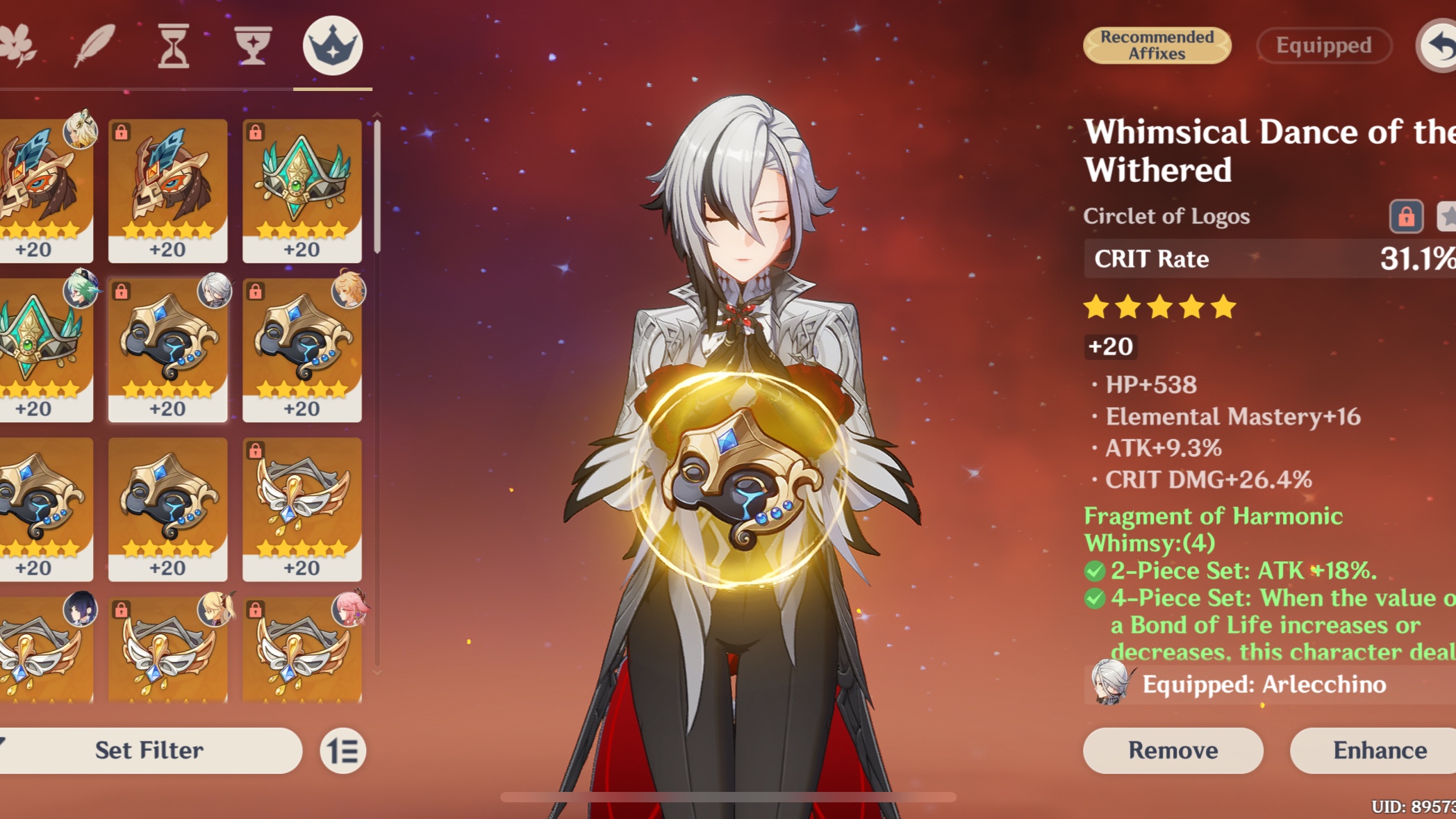Select the green circlet artifact in the top row

pos(302,188)
